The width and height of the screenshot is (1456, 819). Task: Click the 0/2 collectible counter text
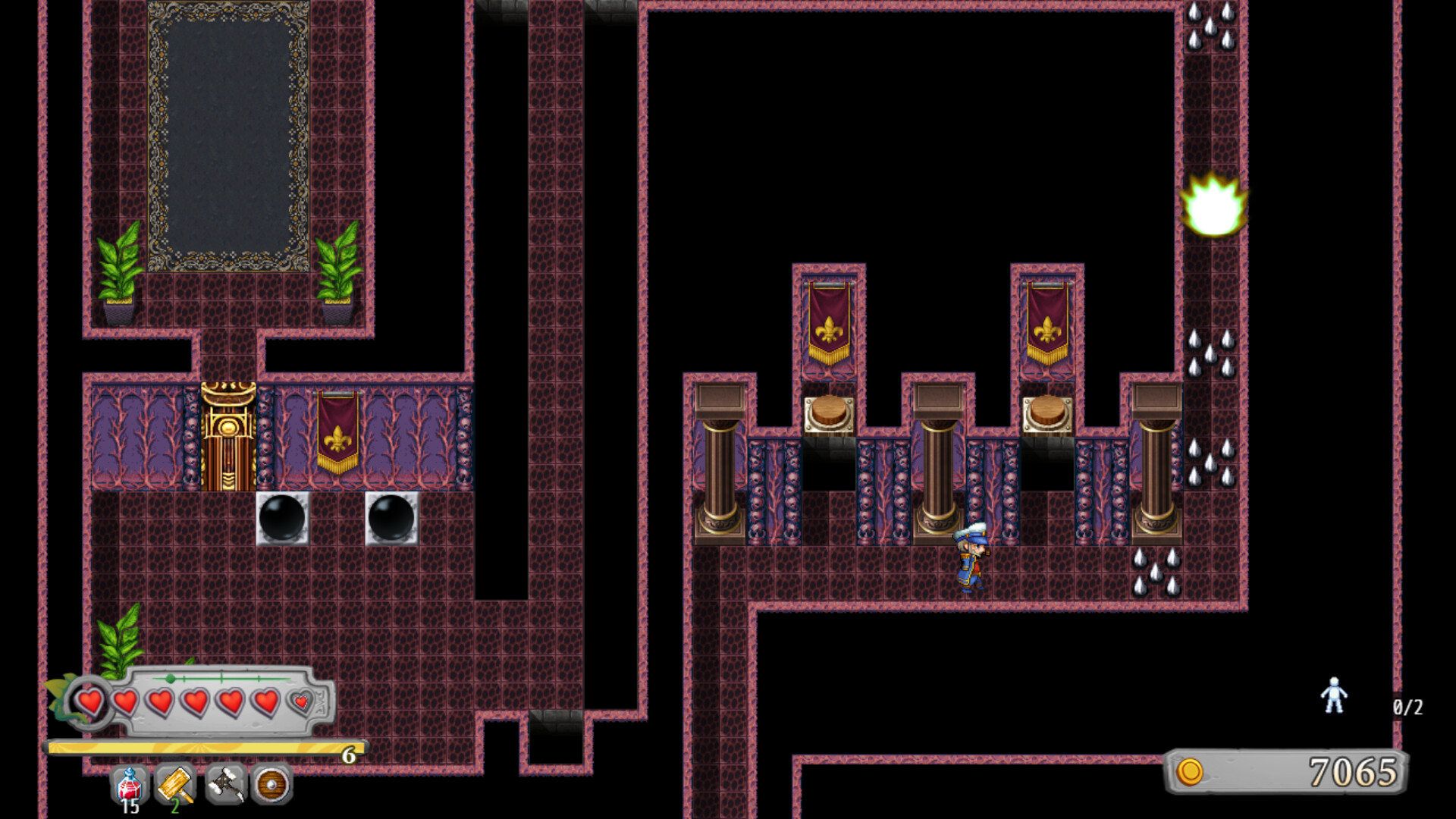[x=1410, y=705]
